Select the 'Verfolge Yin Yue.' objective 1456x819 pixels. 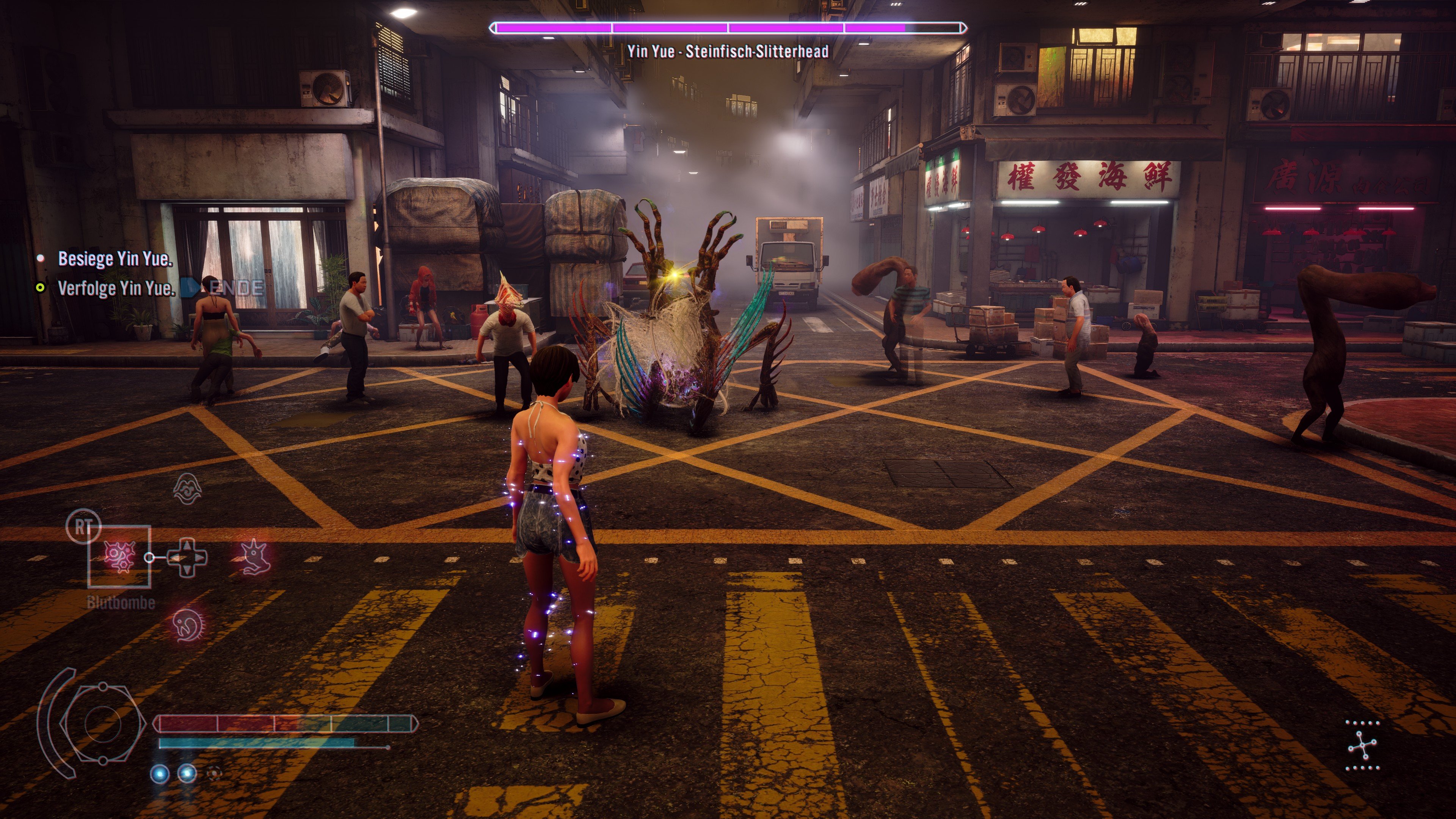pyautogui.click(x=116, y=288)
